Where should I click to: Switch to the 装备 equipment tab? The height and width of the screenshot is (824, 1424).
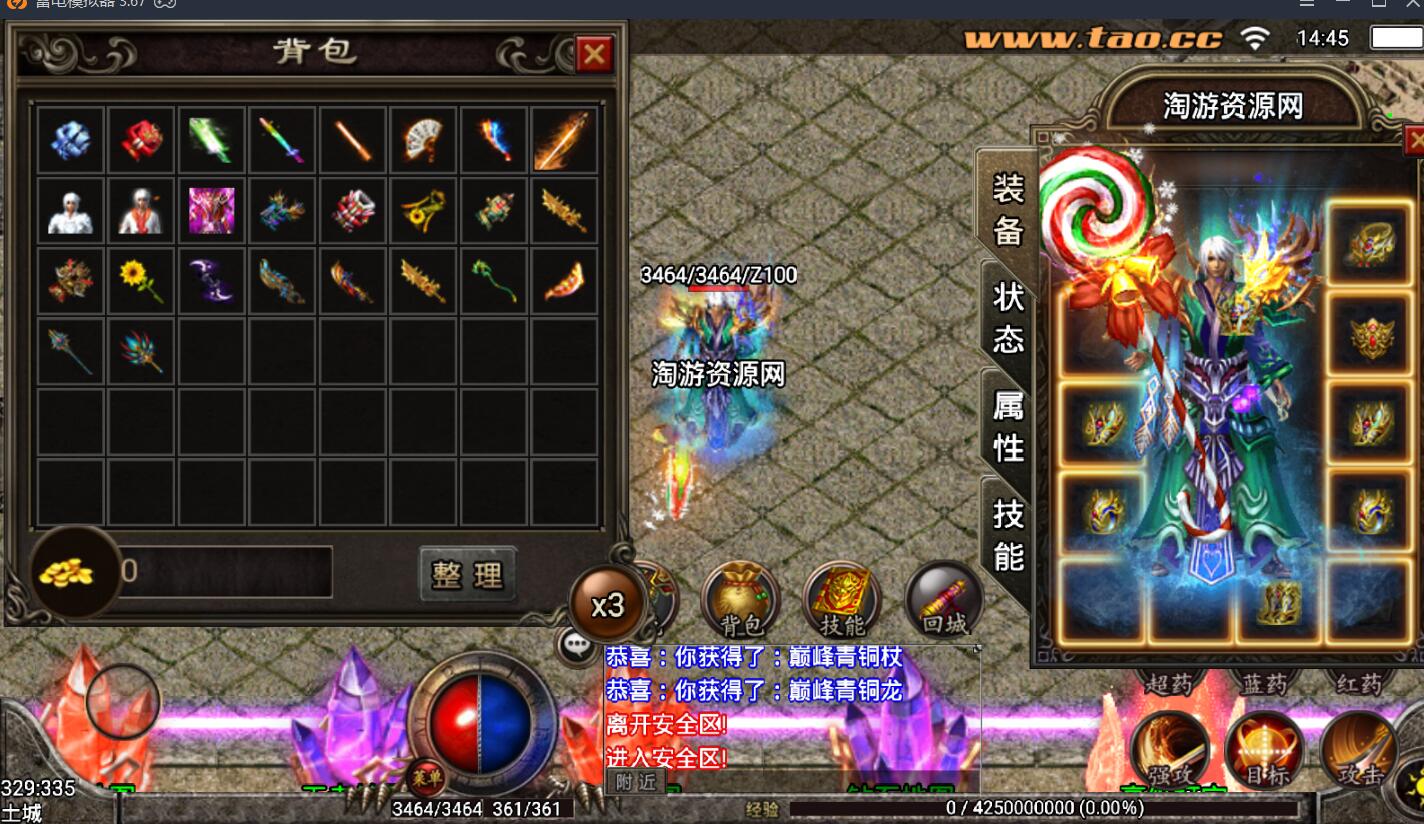click(x=1008, y=208)
